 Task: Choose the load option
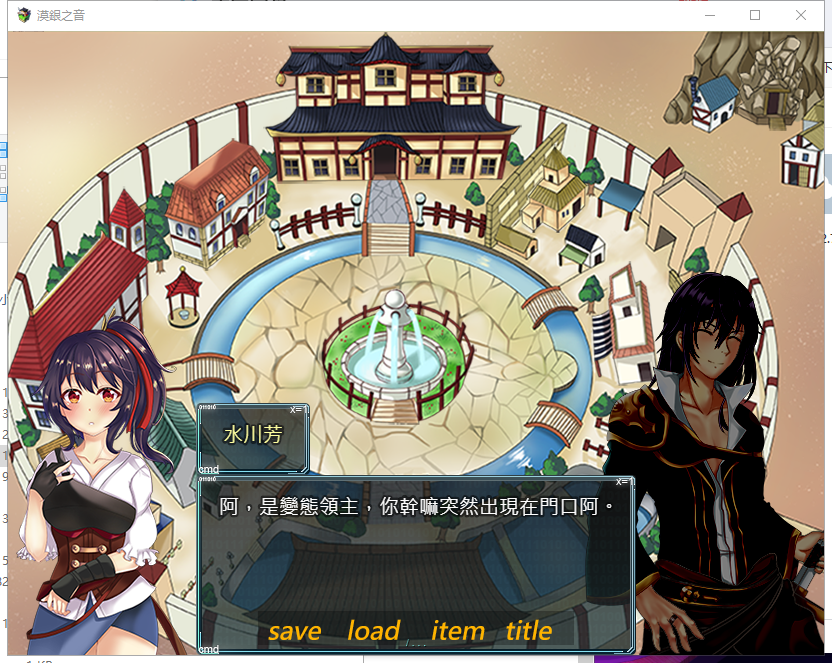(x=373, y=631)
